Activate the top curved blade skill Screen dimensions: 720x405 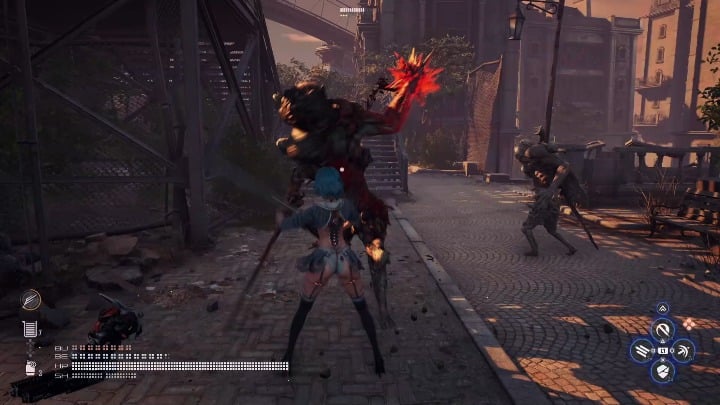click(662, 328)
